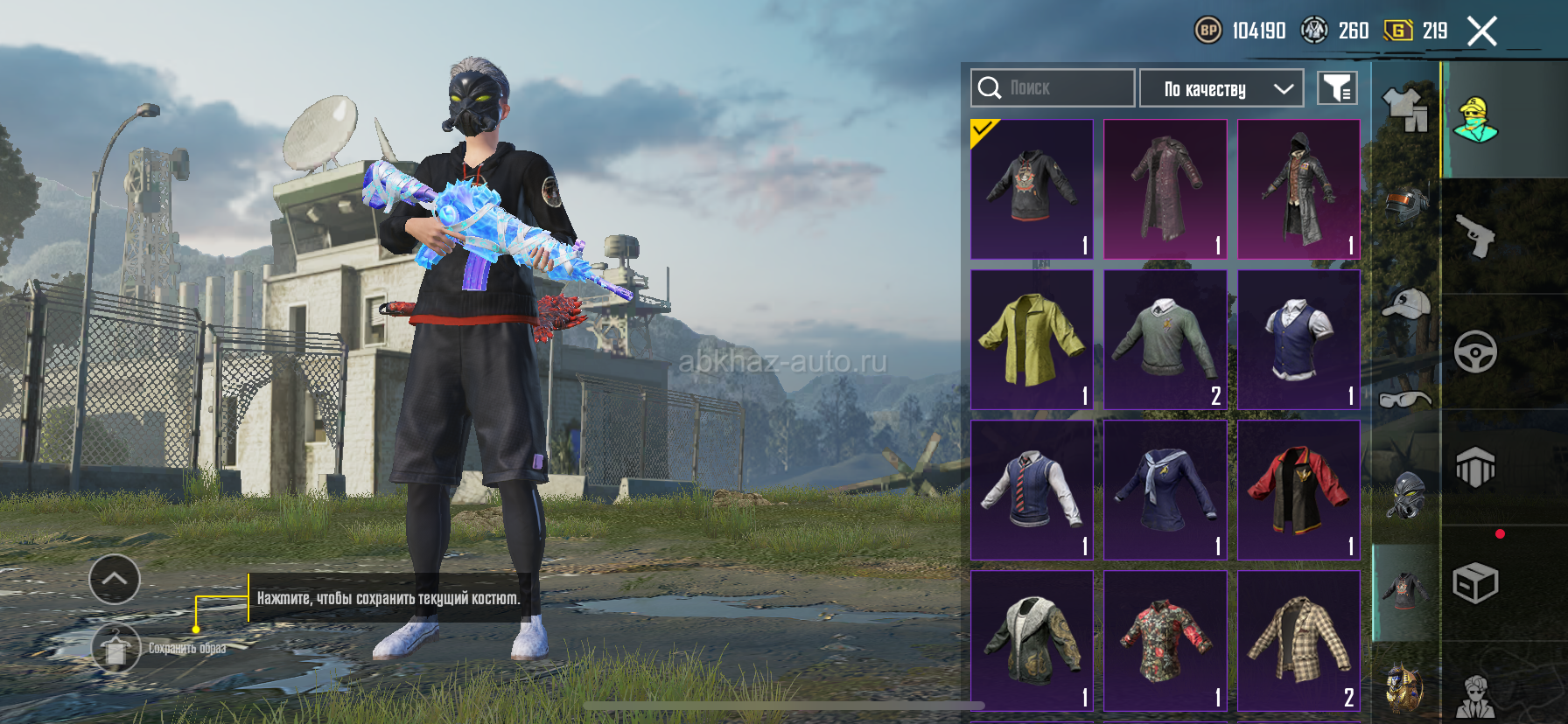
Task: Open the crate box category tab
Action: [1475, 583]
